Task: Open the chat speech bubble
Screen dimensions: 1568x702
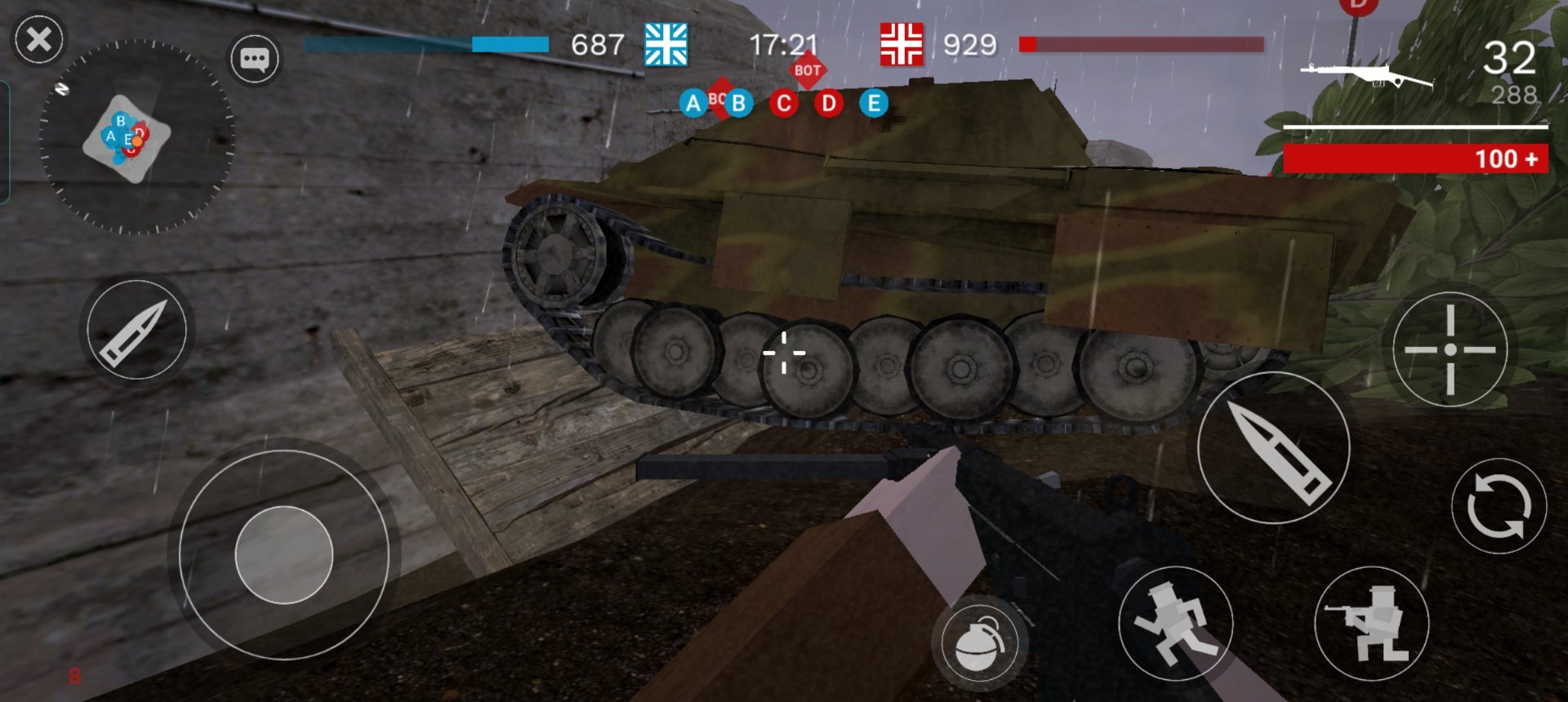Action: pyautogui.click(x=254, y=59)
